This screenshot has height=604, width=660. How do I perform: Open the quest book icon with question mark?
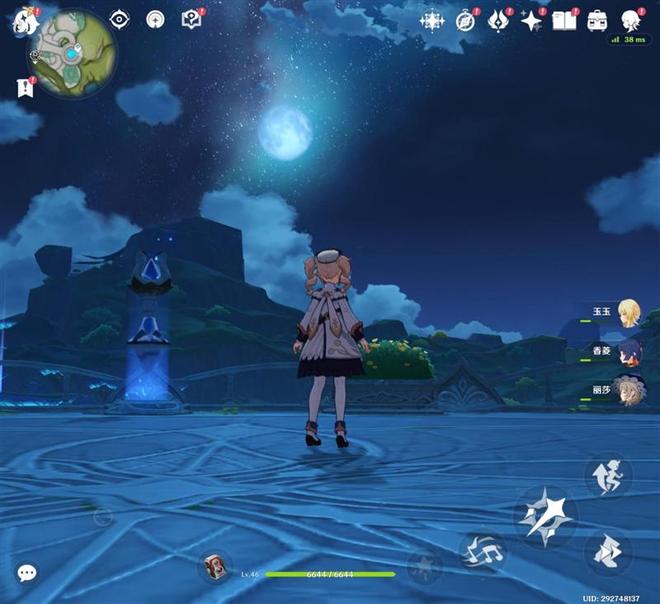pos(191,19)
